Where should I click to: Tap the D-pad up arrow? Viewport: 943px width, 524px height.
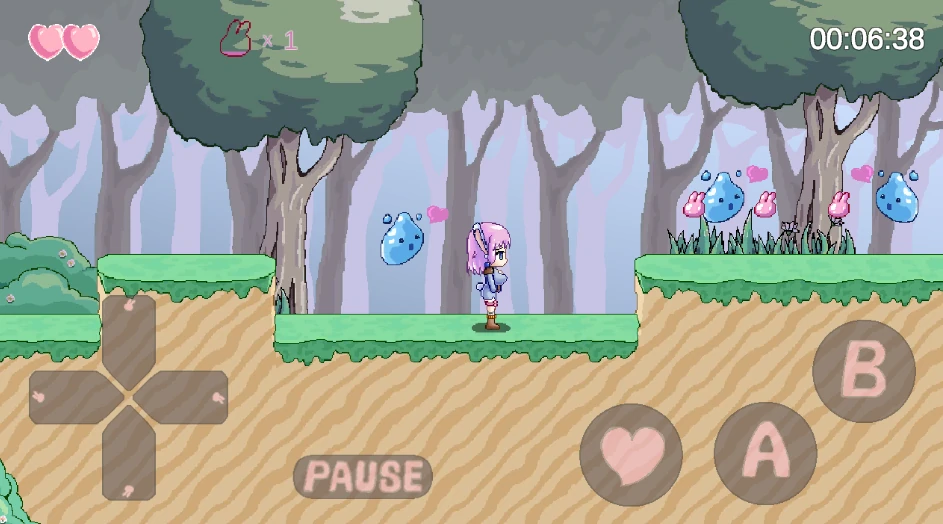pyautogui.click(x=129, y=338)
